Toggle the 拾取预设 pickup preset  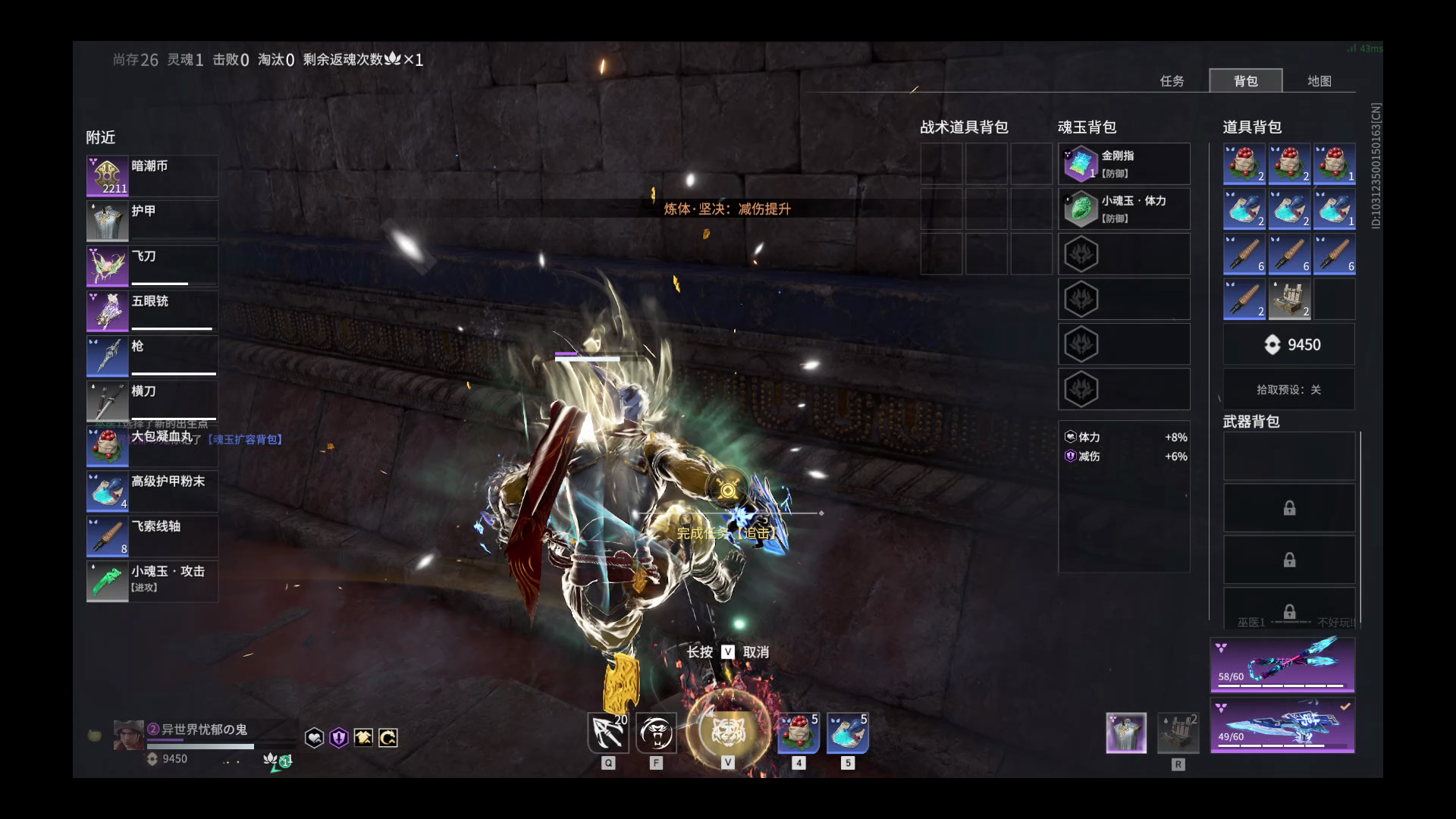1288,390
